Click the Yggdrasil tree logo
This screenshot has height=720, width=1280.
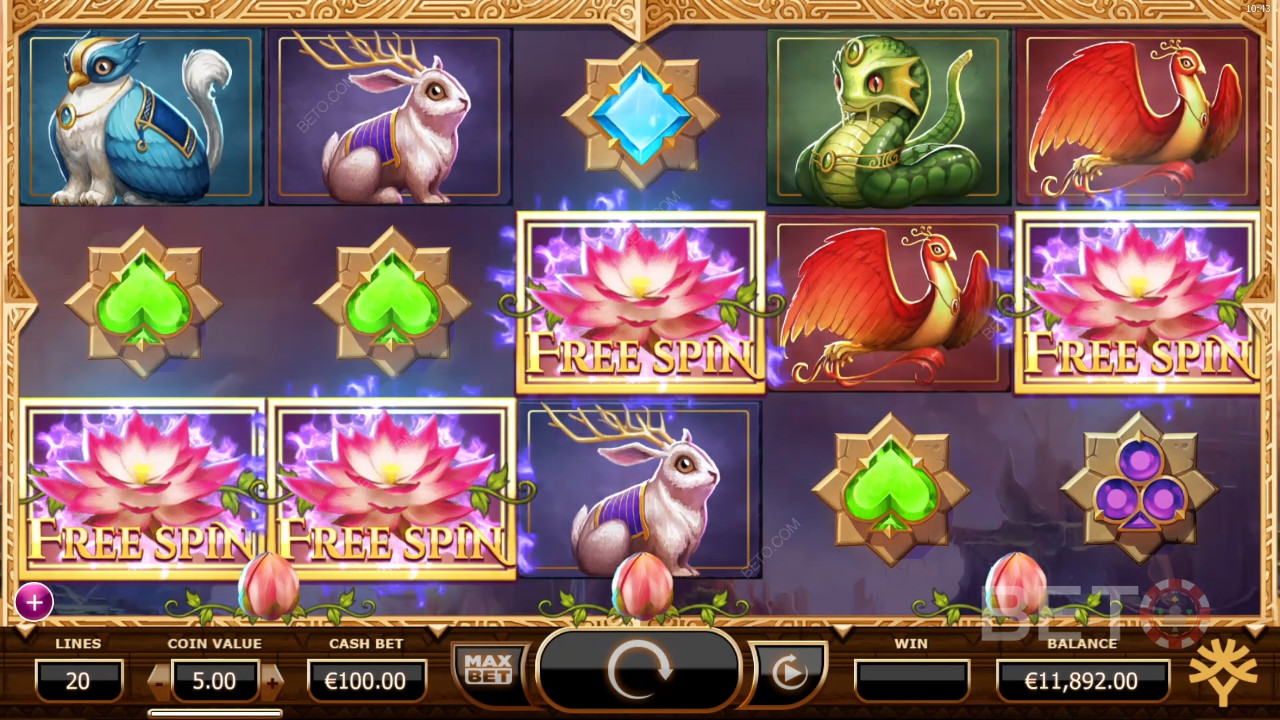pyautogui.click(x=1223, y=671)
